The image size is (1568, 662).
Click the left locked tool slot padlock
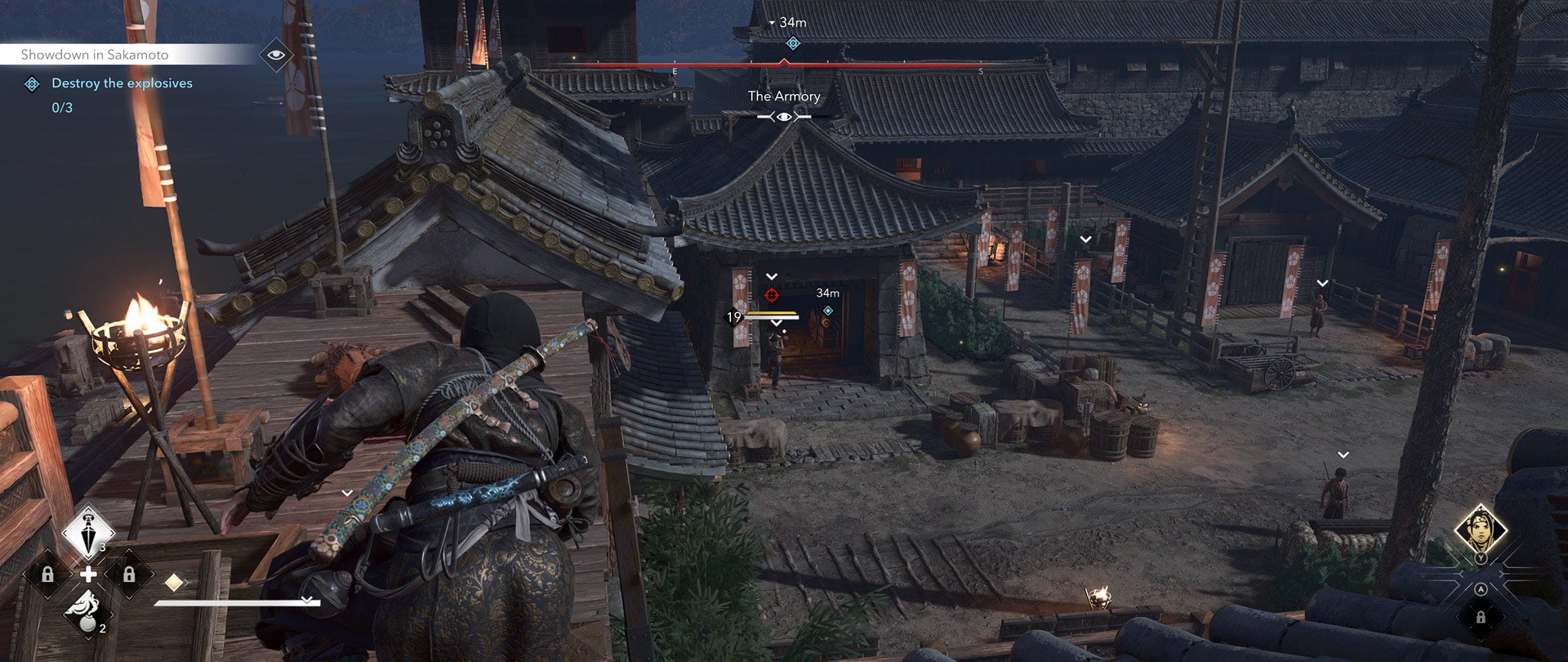47,574
